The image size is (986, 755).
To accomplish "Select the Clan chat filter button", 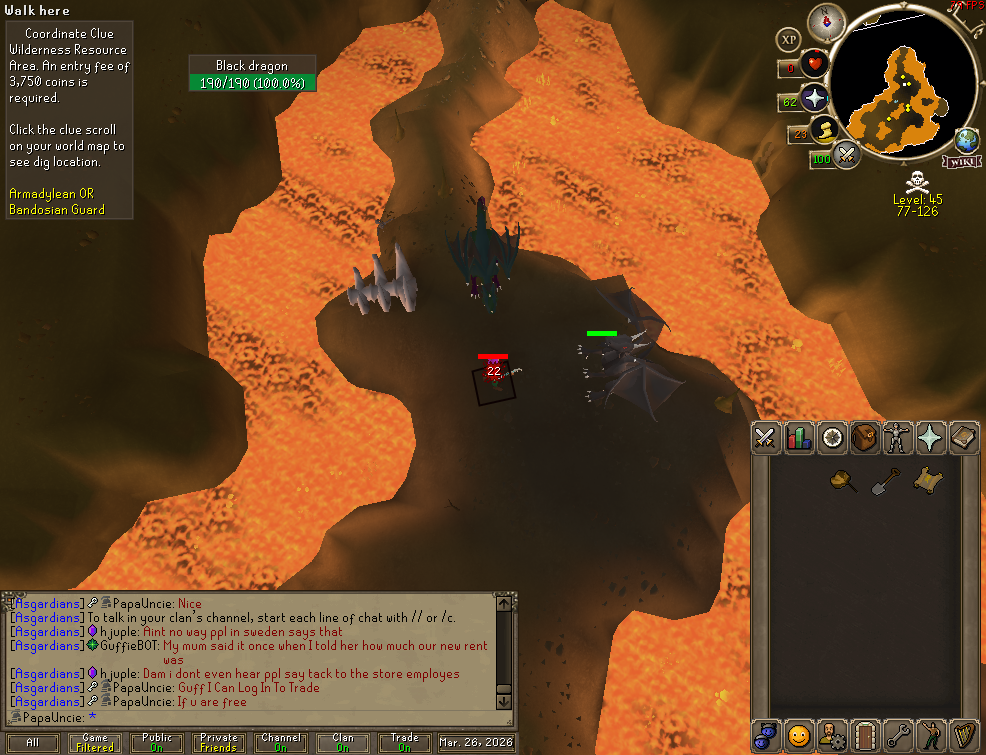I will pyautogui.click(x=343, y=743).
